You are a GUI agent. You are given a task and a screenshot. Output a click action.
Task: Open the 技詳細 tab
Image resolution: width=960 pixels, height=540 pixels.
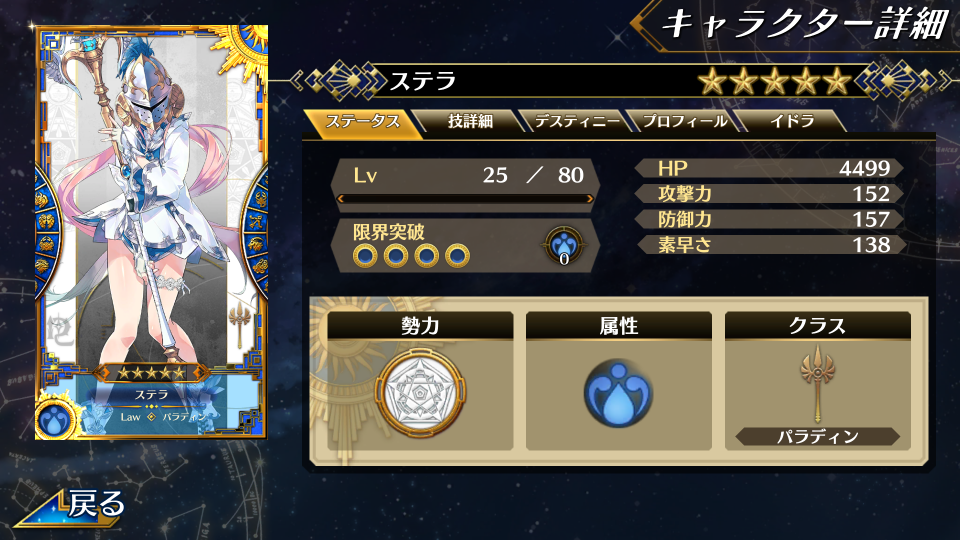click(469, 122)
